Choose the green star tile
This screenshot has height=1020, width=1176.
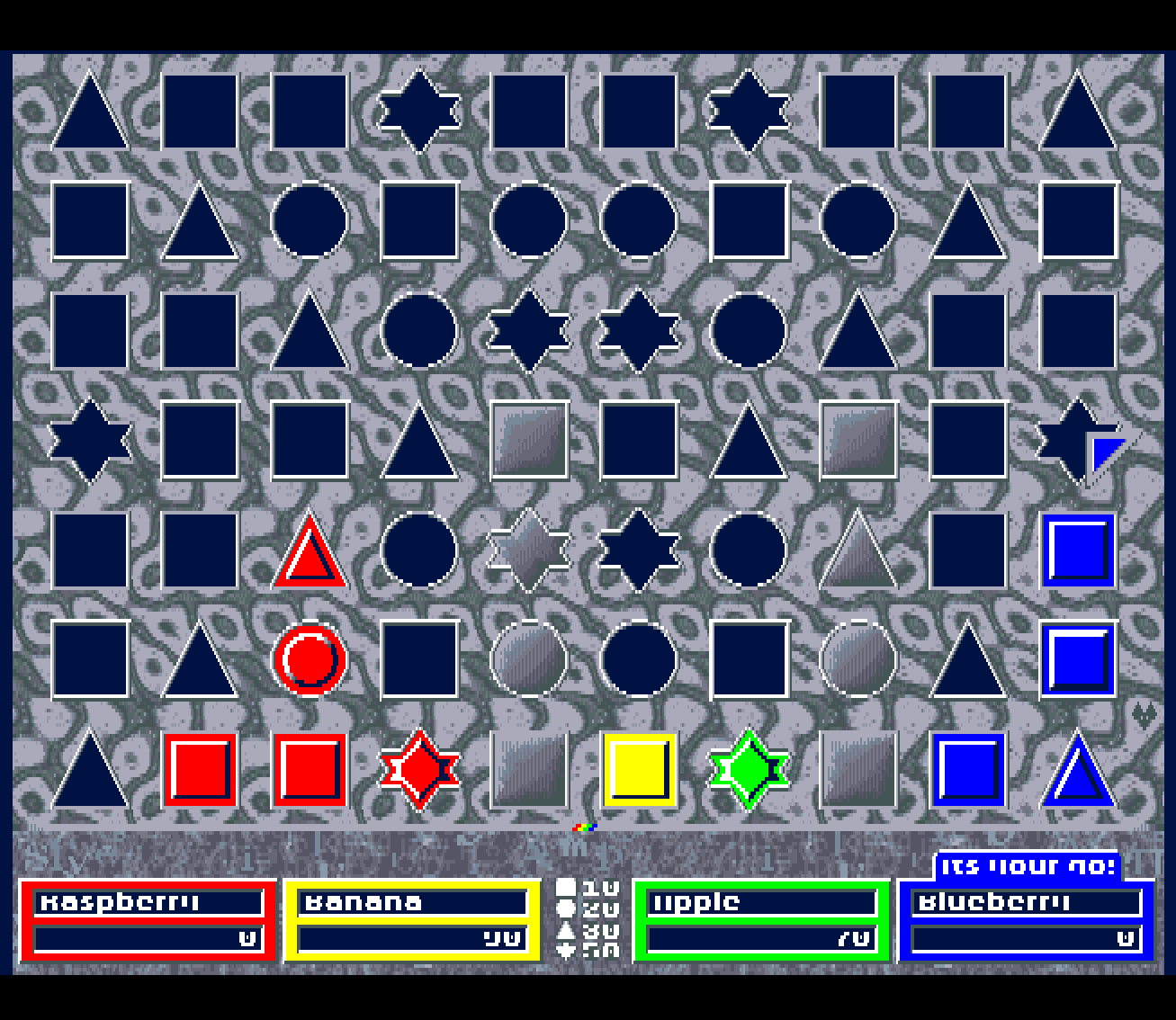click(x=749, y=769)
